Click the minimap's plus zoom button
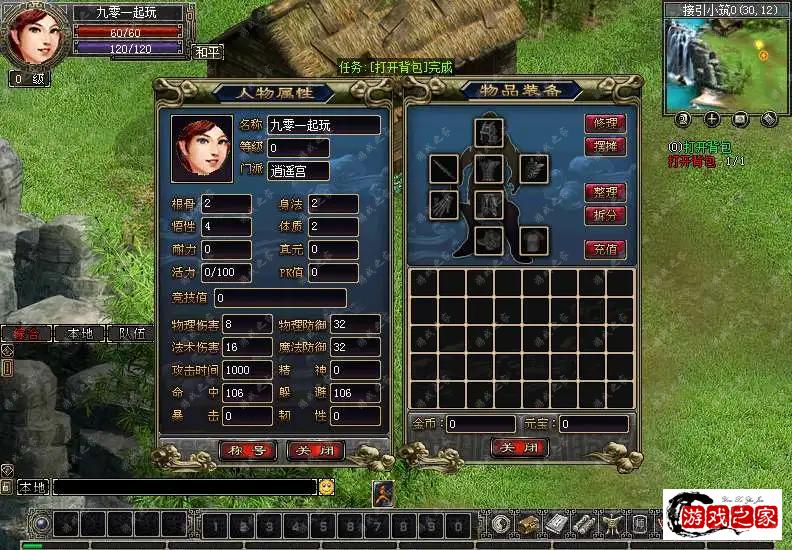Image resolution: width=792 pixels, height=550 pixels. (712, 119)
